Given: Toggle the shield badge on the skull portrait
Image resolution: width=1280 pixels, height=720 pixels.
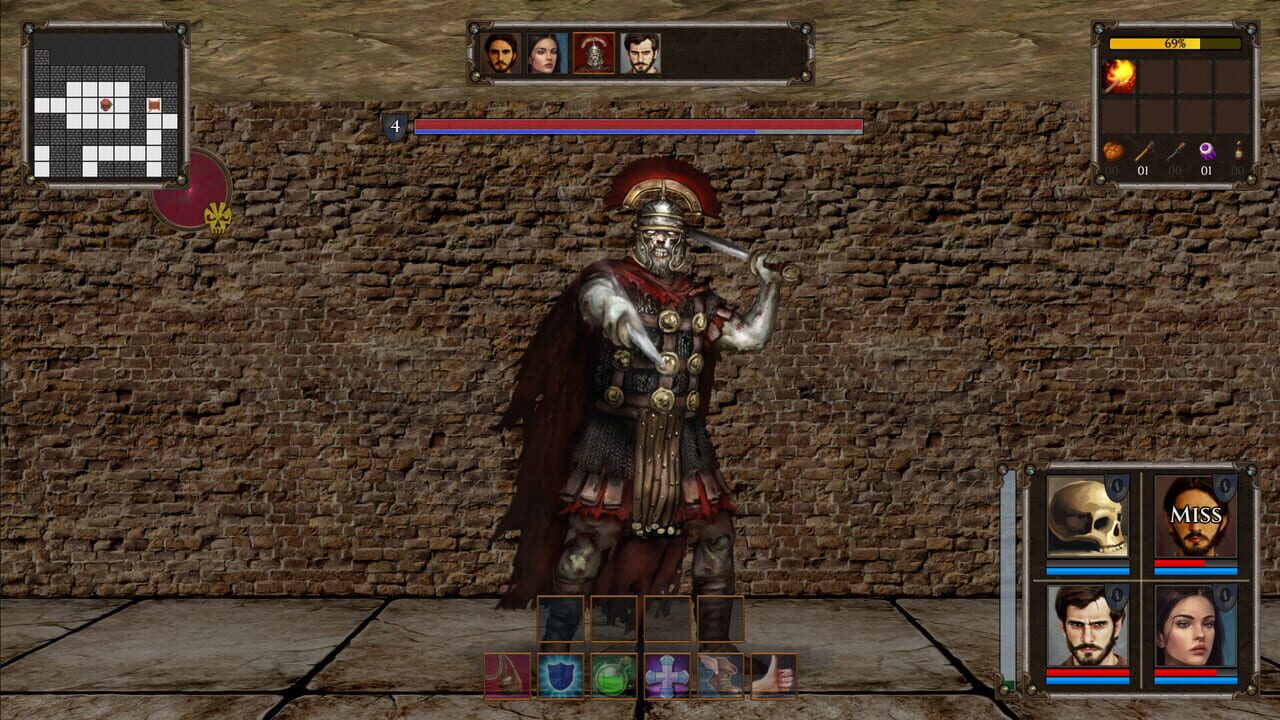Looking at the screenshot, I should [1117, 487].
